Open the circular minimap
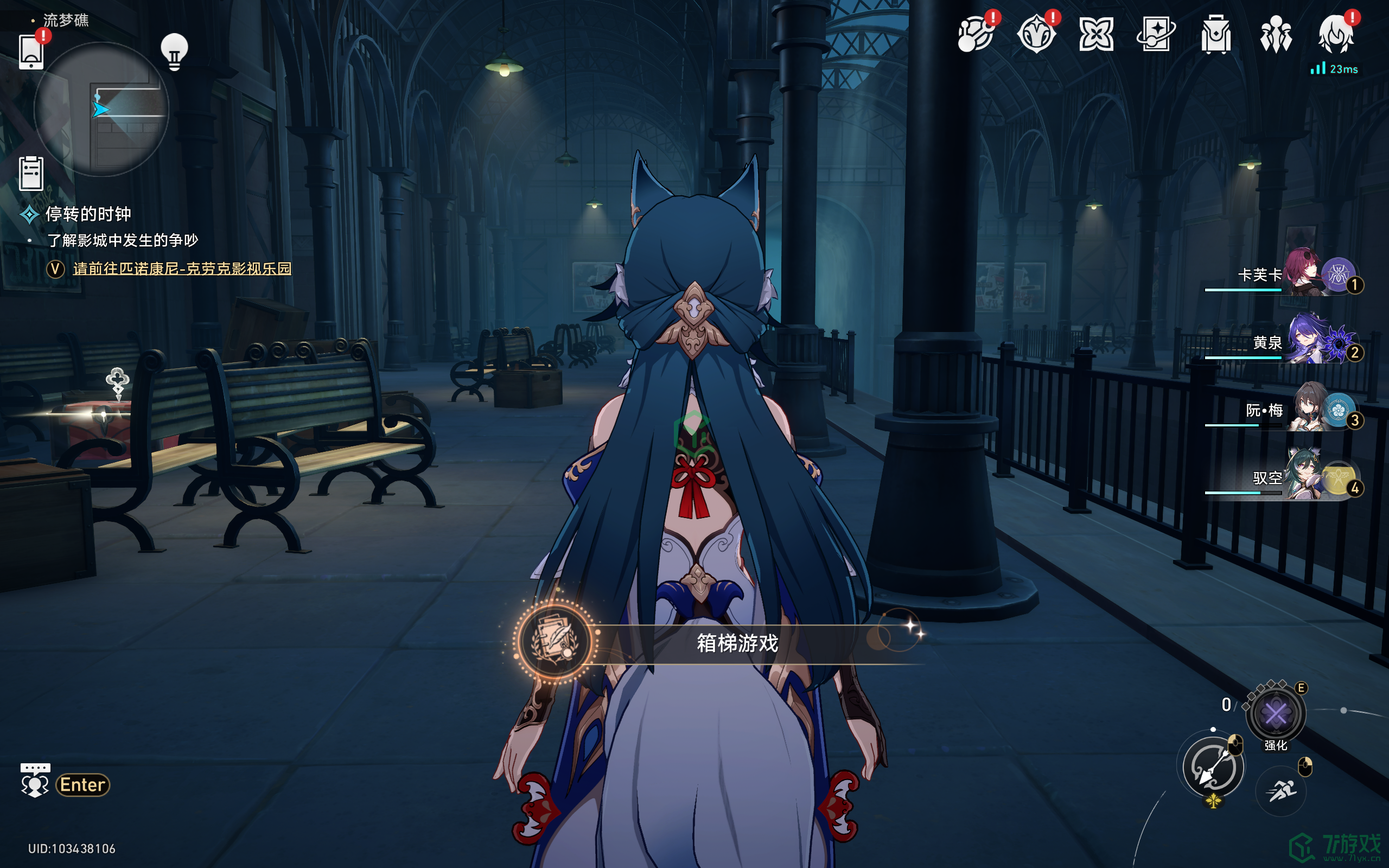1389x868 pixels. [x=101, y=109]
